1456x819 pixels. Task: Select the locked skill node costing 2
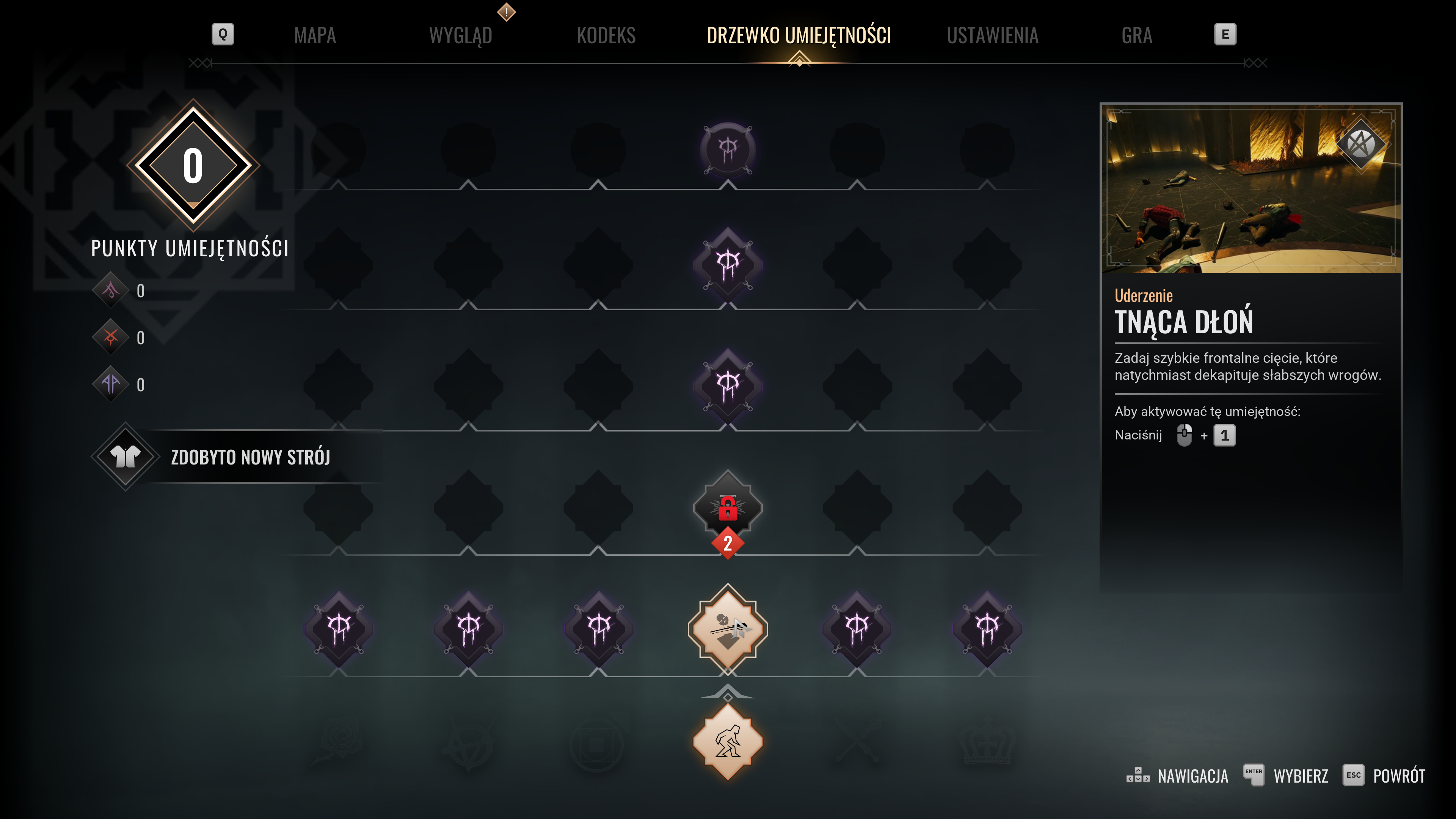(x=728, y=508)
